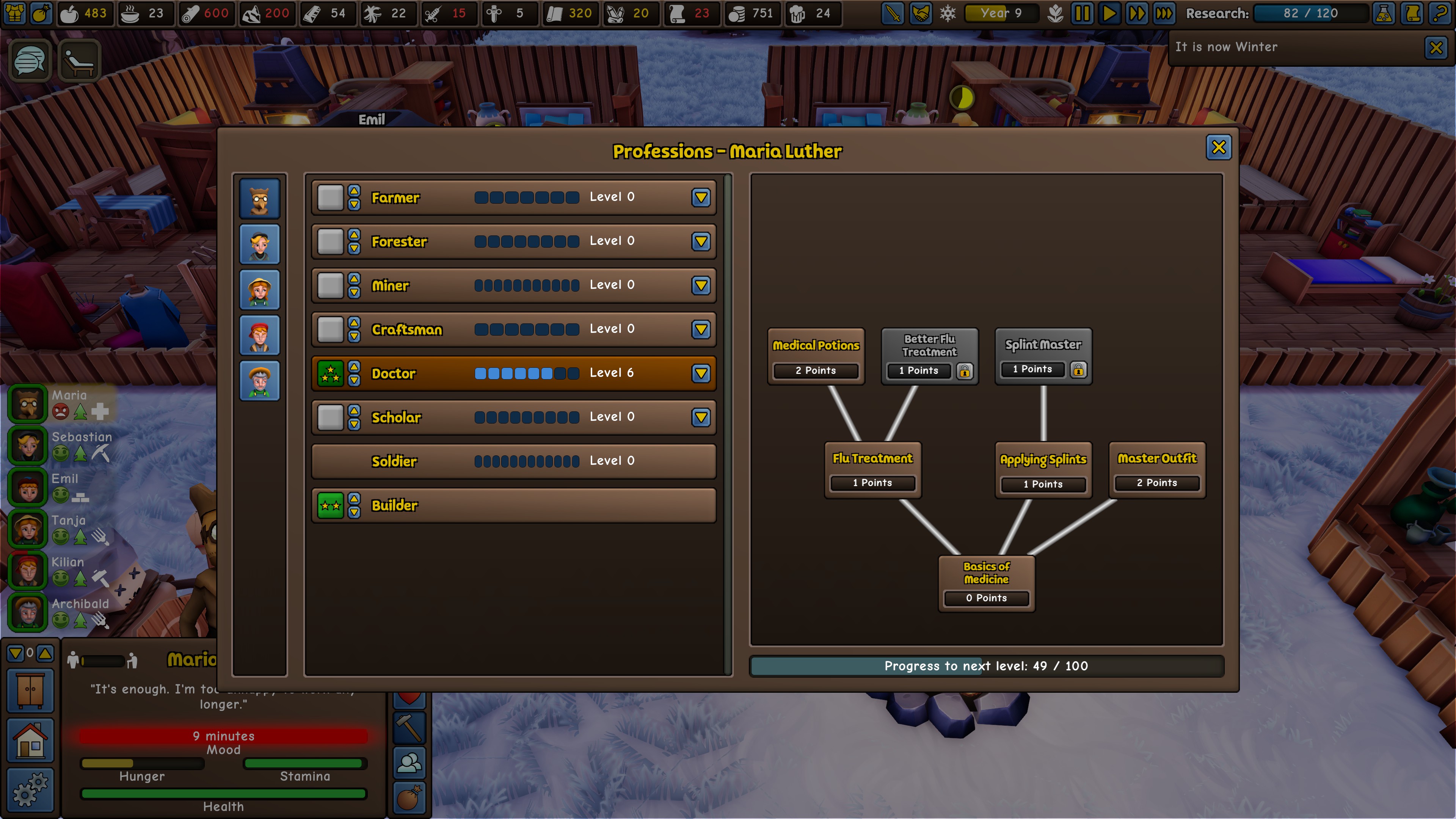Expand the Scholar profession dropdown arrow
1456x819 pixels.
(x=701, y=417)
